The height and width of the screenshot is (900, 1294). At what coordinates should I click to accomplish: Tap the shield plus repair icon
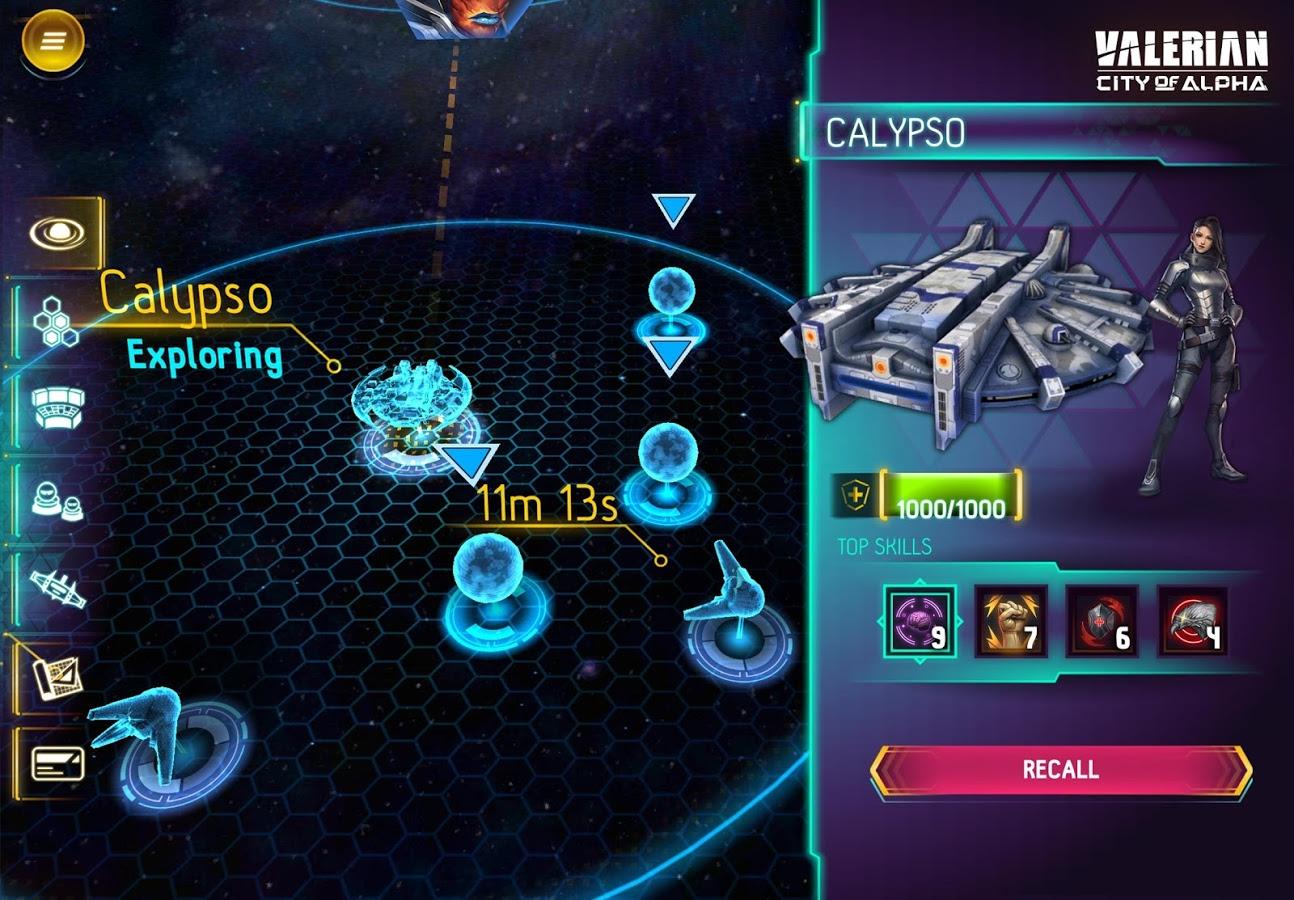click(856, 494)
